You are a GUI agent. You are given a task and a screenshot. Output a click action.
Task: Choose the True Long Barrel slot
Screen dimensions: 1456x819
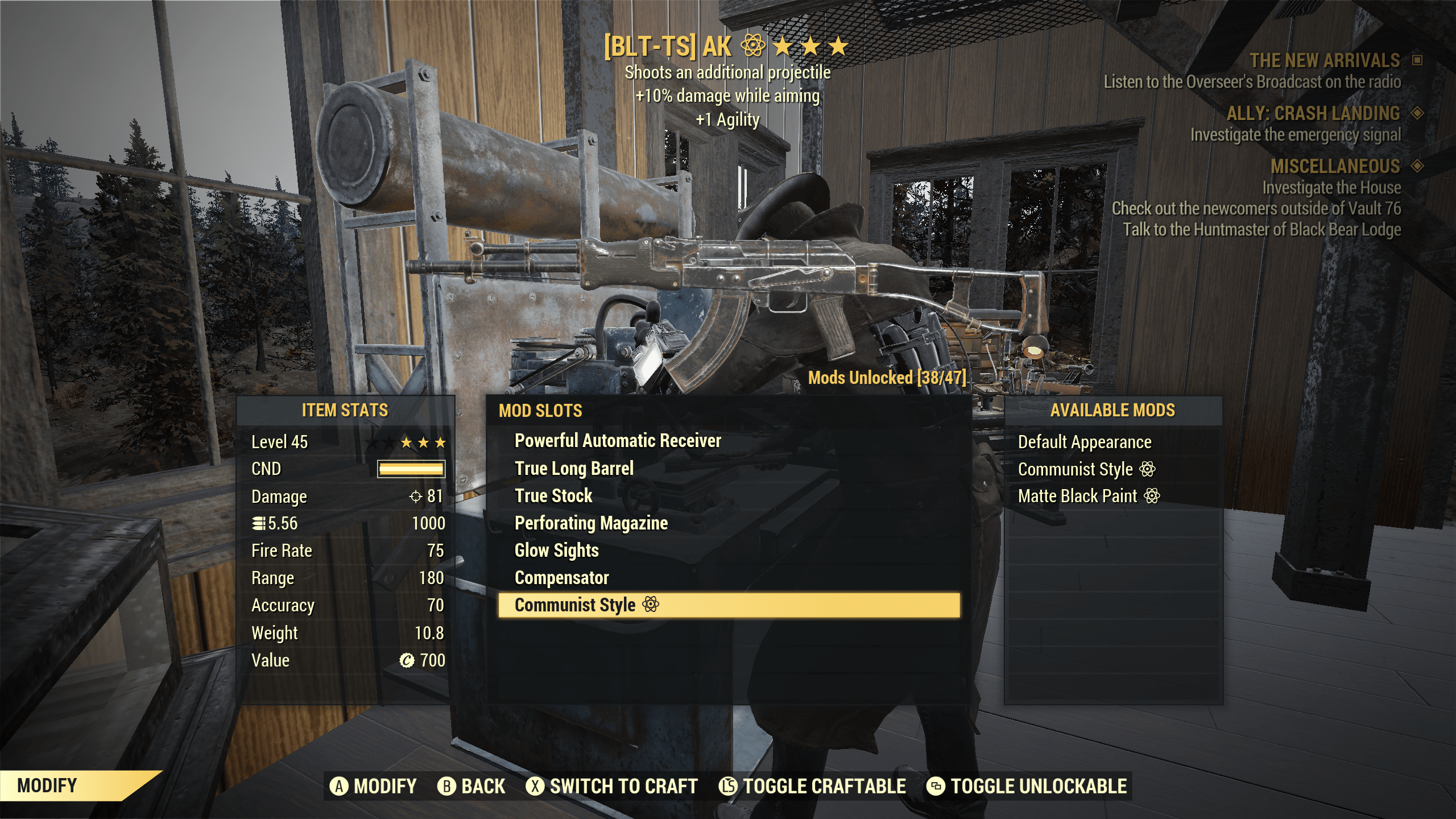tap(574, 468)
